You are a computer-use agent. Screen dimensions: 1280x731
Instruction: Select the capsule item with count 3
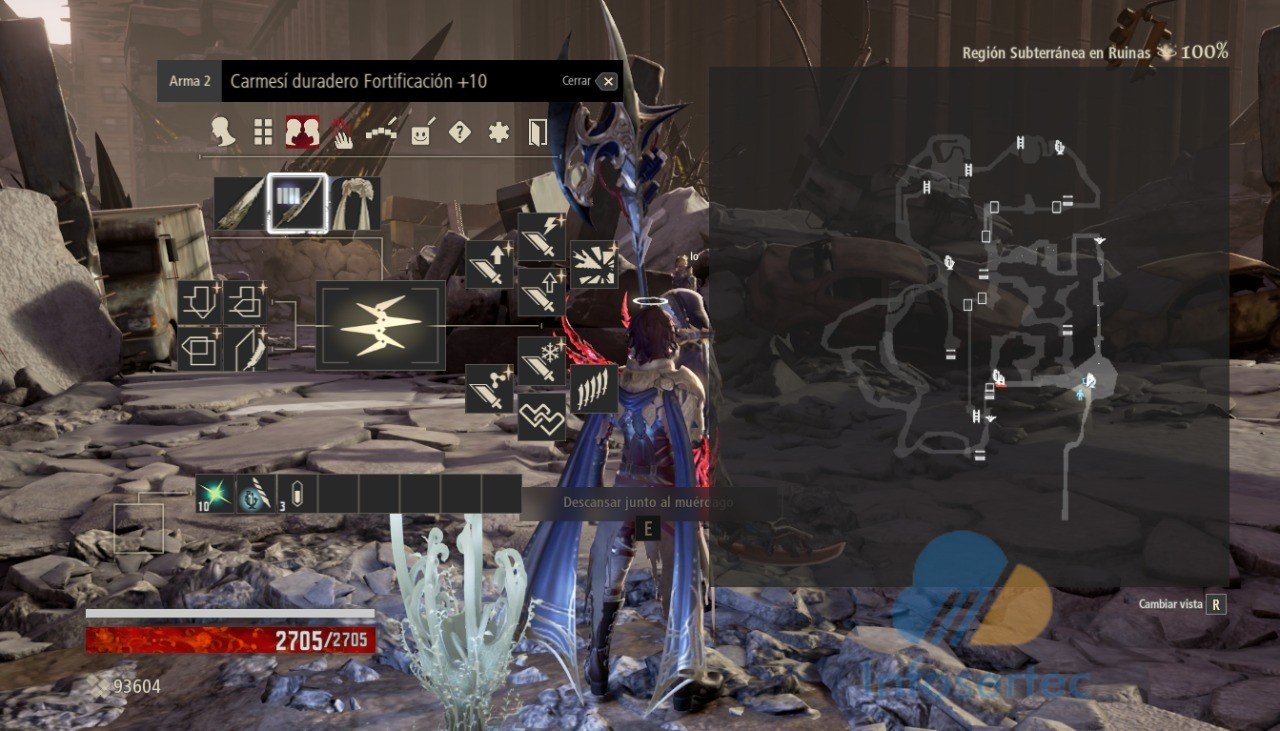pyautogui.click(x=297, y=494)
